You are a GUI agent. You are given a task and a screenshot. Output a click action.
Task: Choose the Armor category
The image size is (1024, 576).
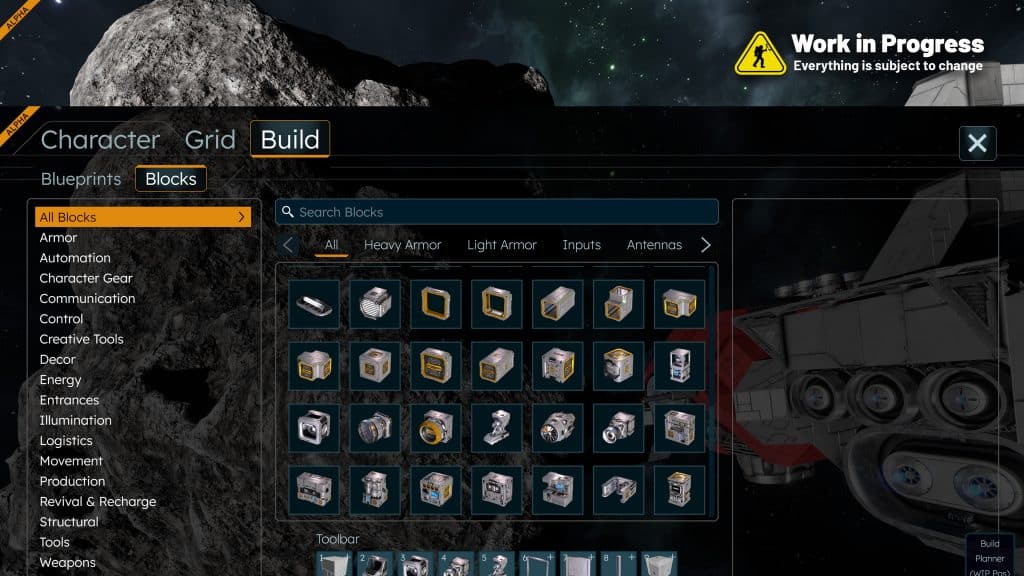(x=58, y=238)
